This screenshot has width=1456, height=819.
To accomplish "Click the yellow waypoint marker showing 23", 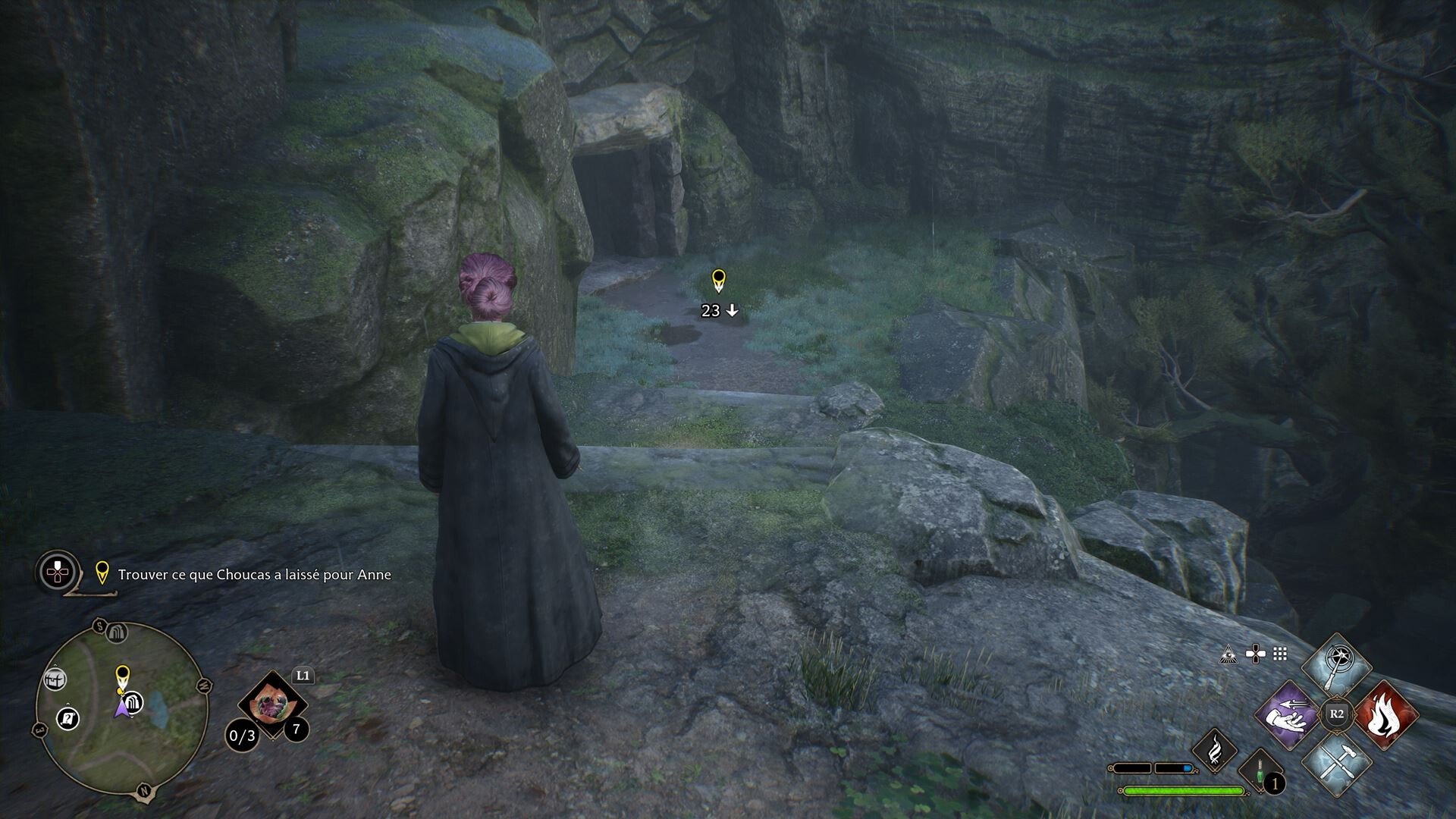I will click(718, 281).
